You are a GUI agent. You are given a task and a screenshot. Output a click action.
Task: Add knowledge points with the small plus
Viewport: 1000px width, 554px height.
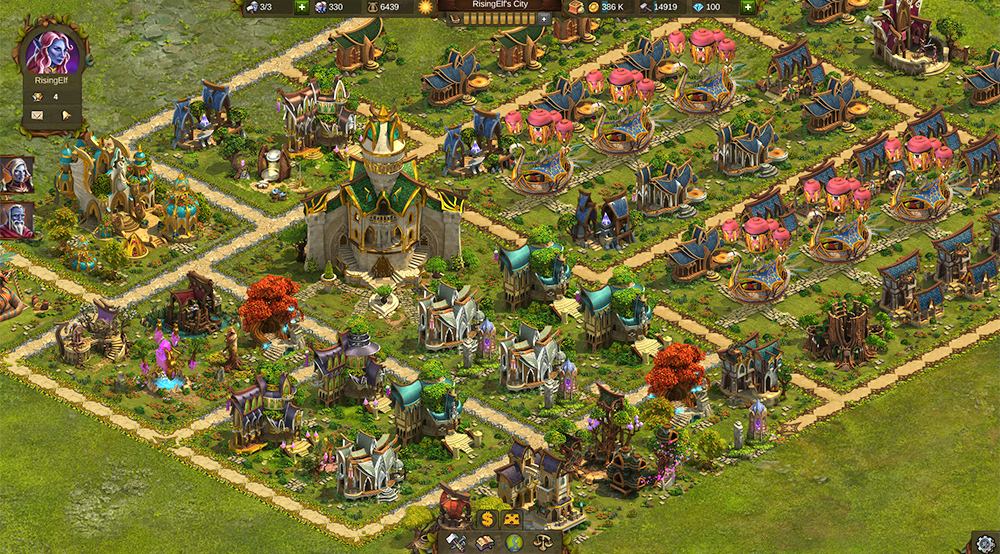click(x=543, y=18)
